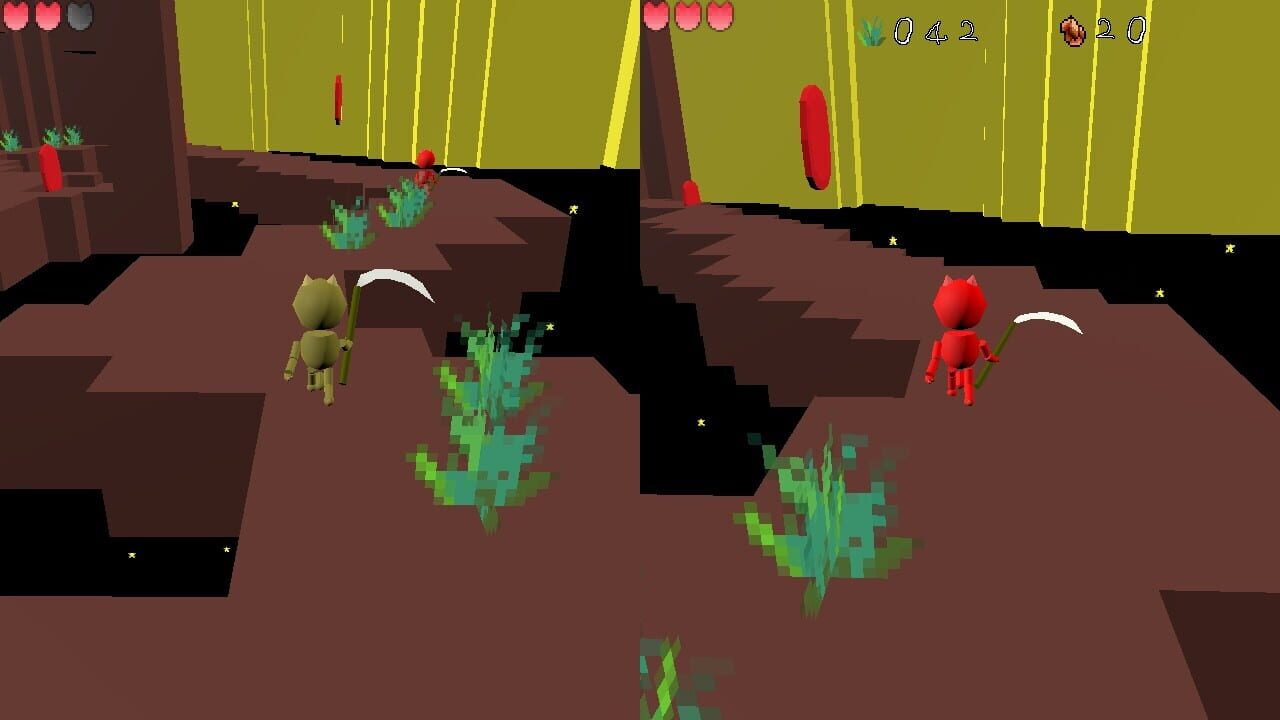Click the rightmost heart in the right HUD

719,18
